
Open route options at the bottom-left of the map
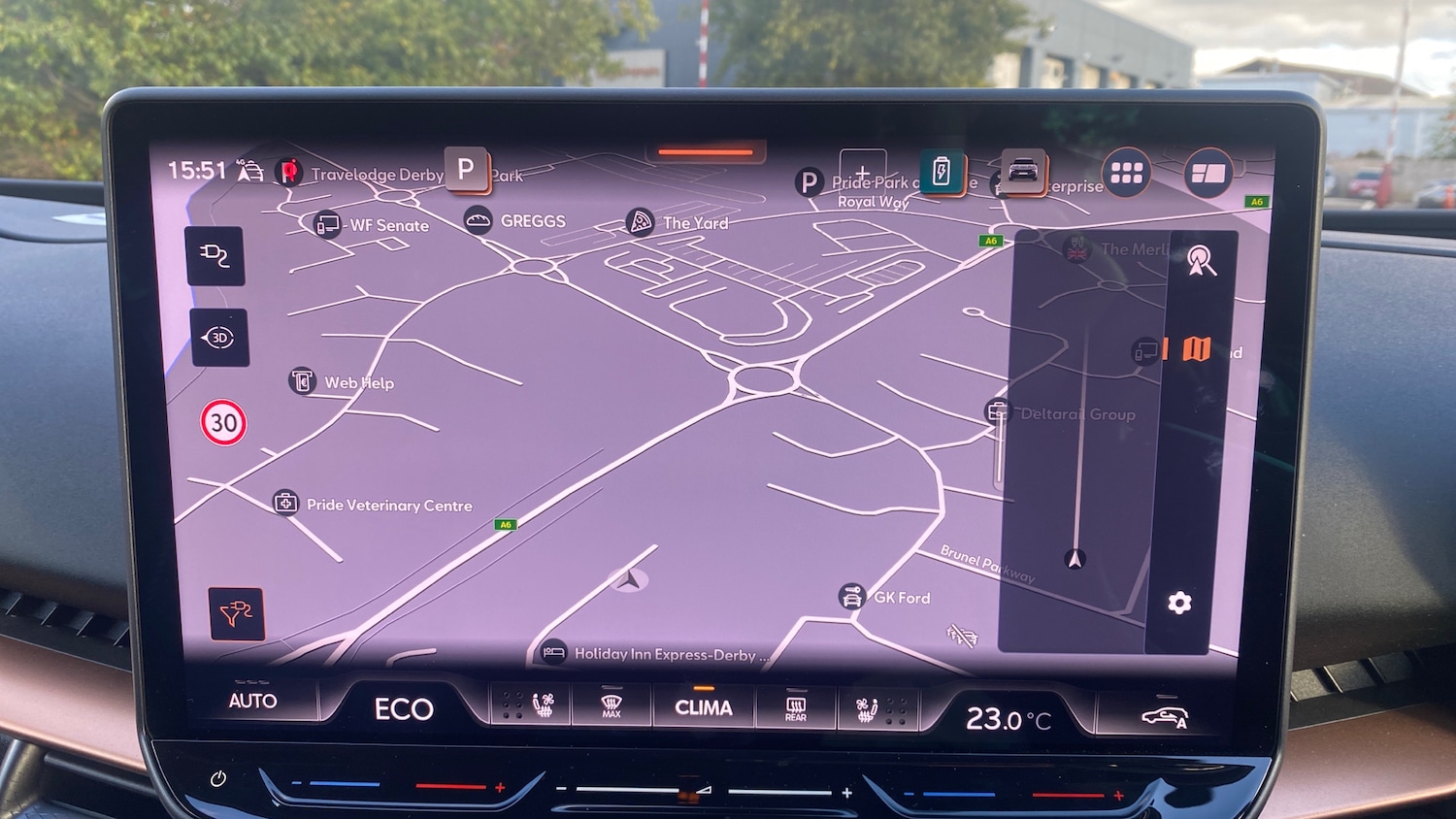pyautogui.click(x=236, y=613)
